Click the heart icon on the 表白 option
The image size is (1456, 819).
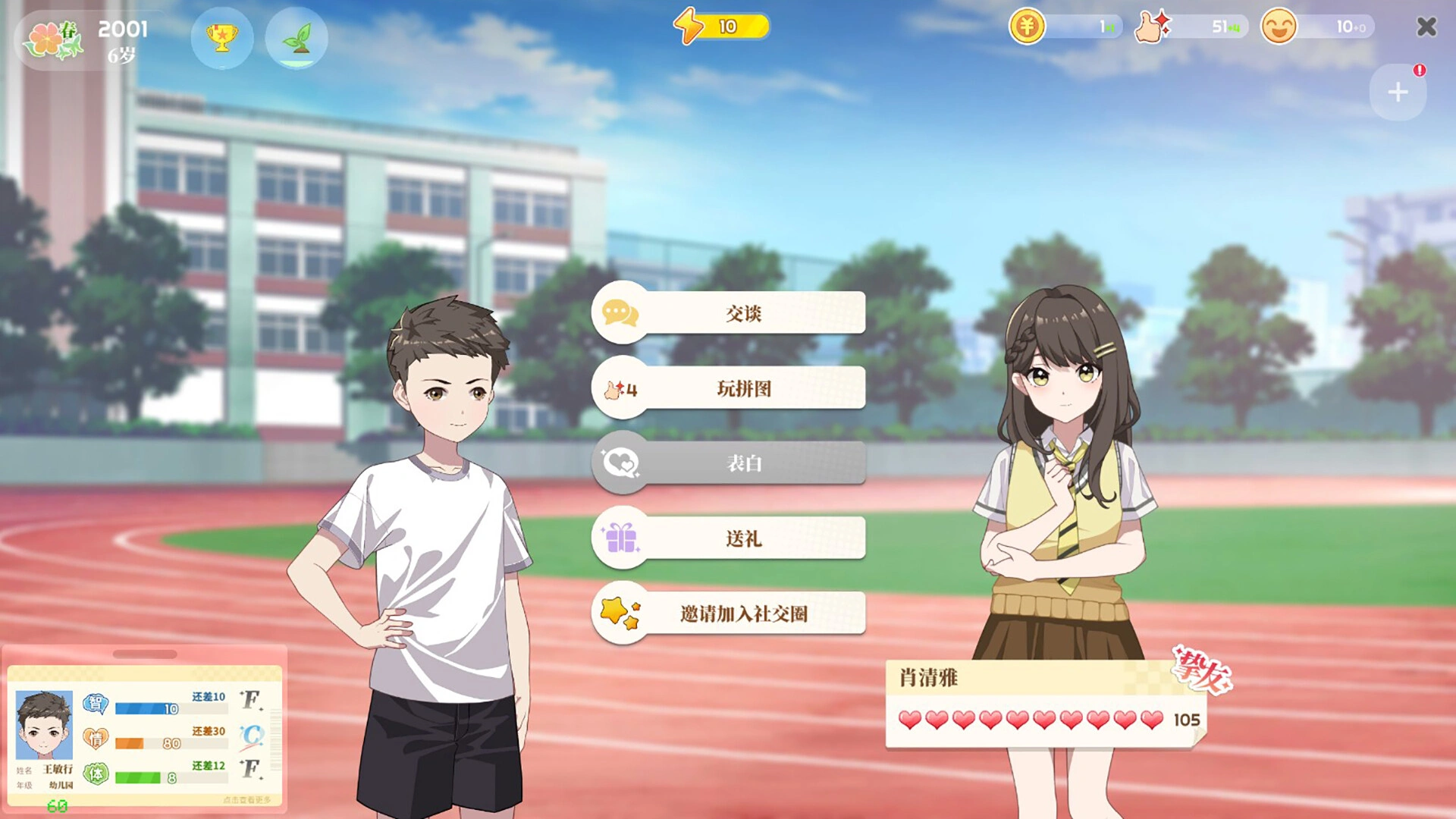tap(622, 463)
